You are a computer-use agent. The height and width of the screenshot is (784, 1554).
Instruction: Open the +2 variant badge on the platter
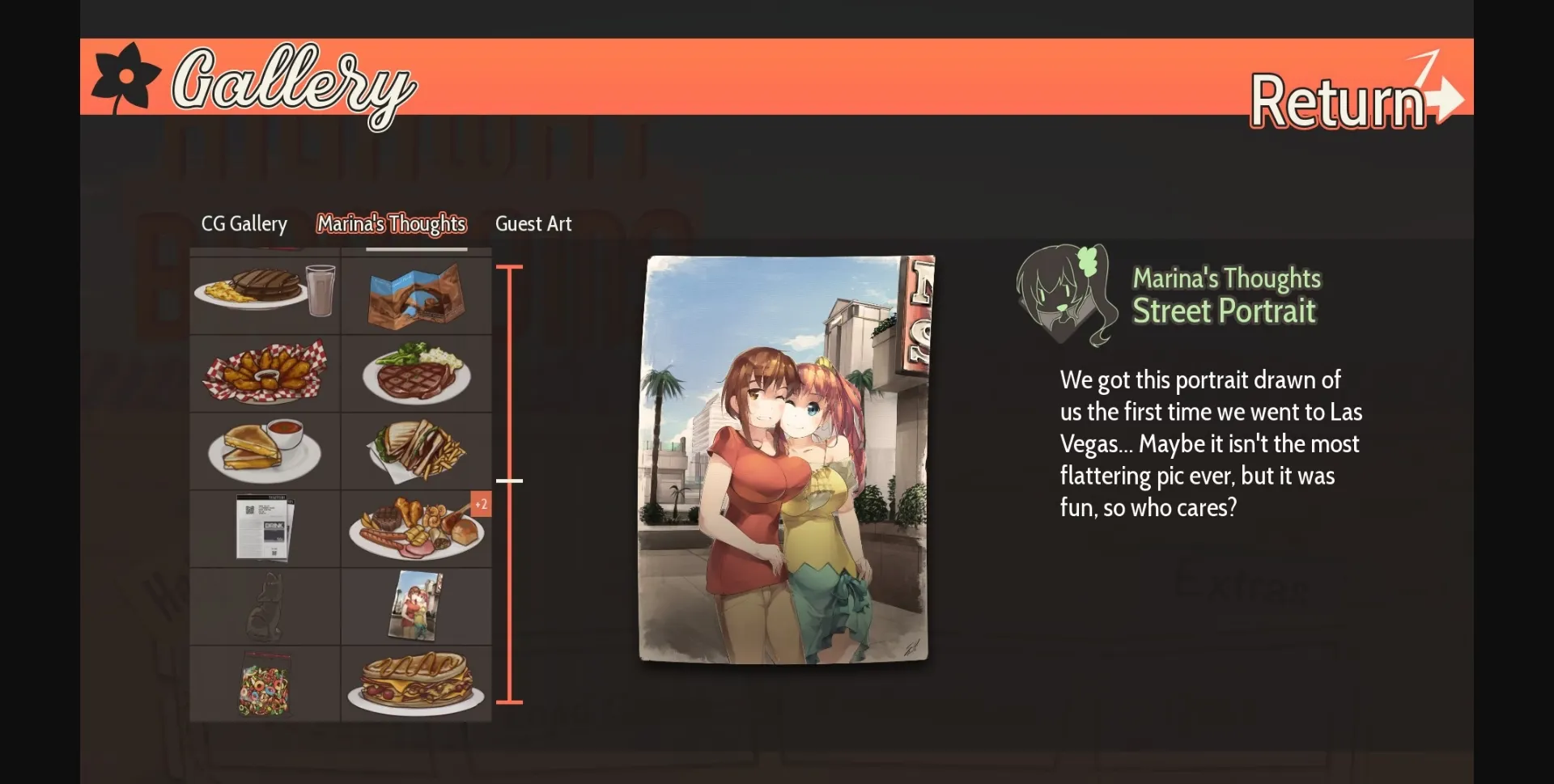tap(482, 504)
